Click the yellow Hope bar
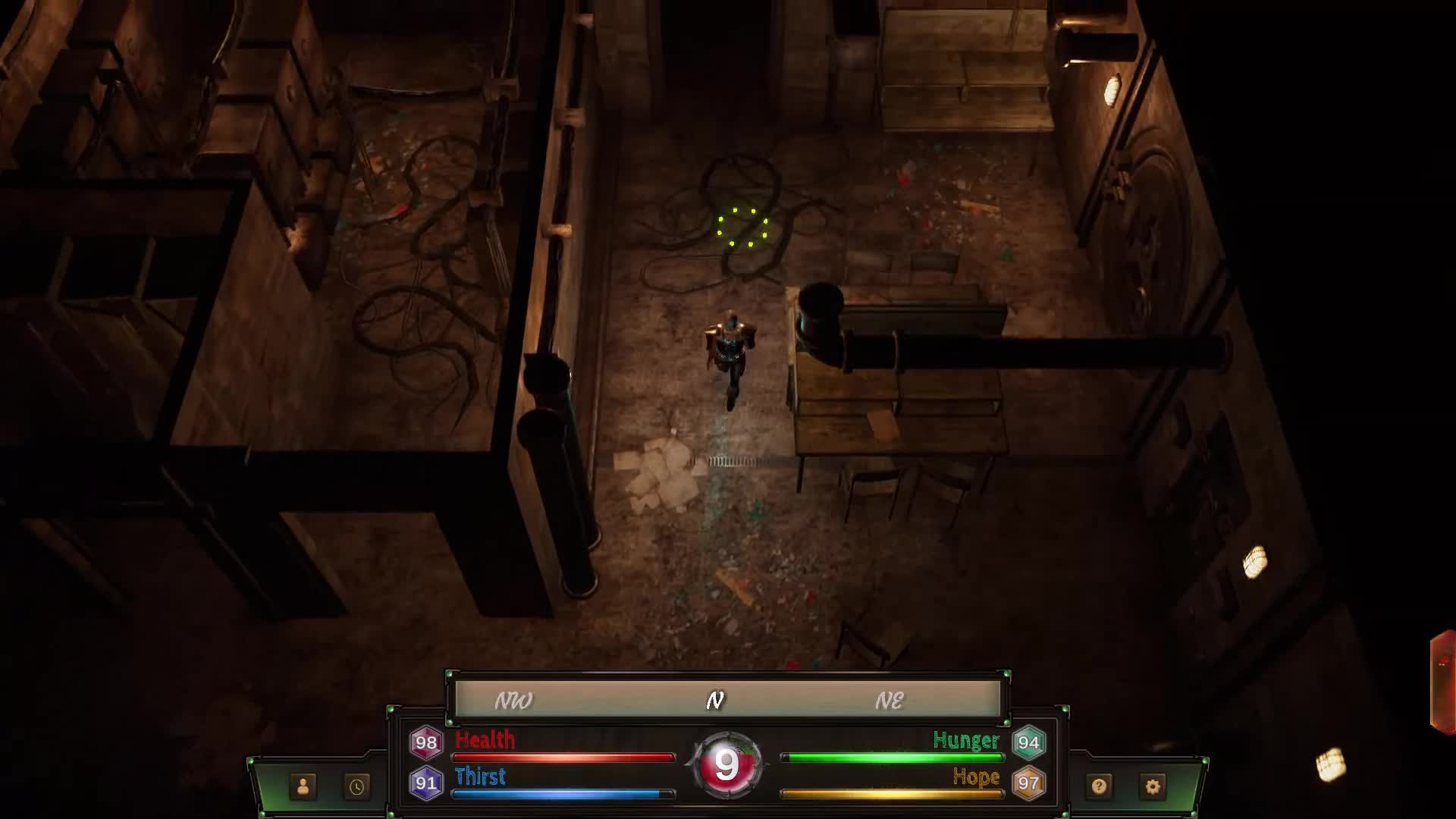Screen dimensions: 1456x819 tap(895, 792)
